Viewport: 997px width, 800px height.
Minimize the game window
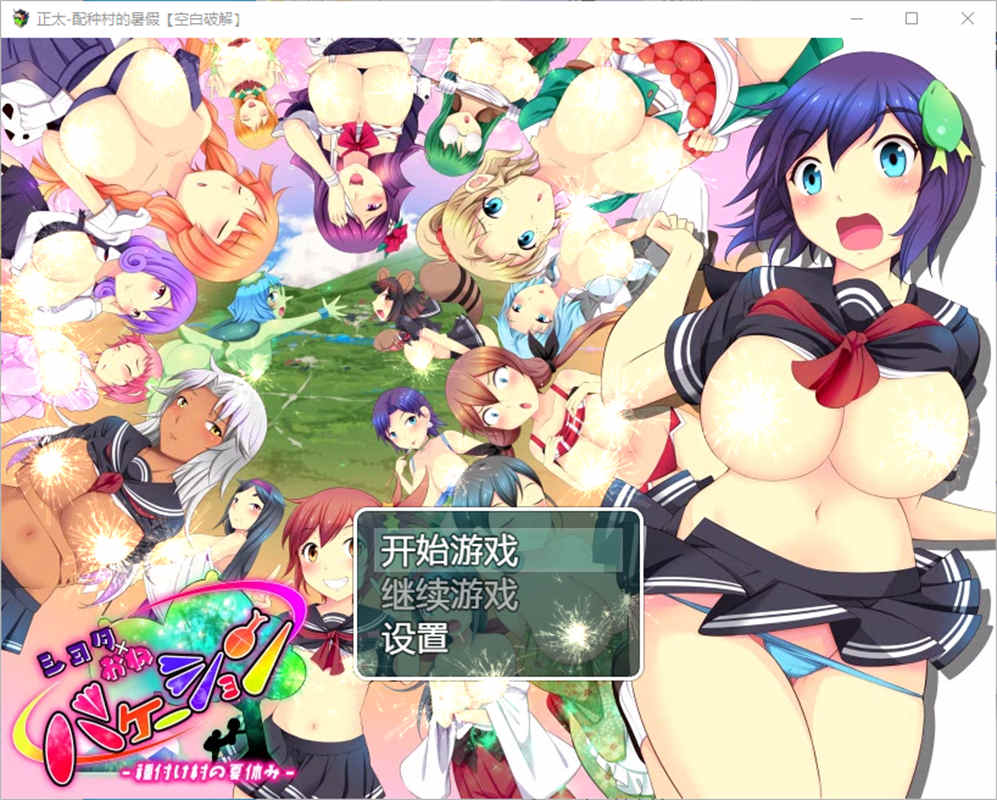[859, 18]
